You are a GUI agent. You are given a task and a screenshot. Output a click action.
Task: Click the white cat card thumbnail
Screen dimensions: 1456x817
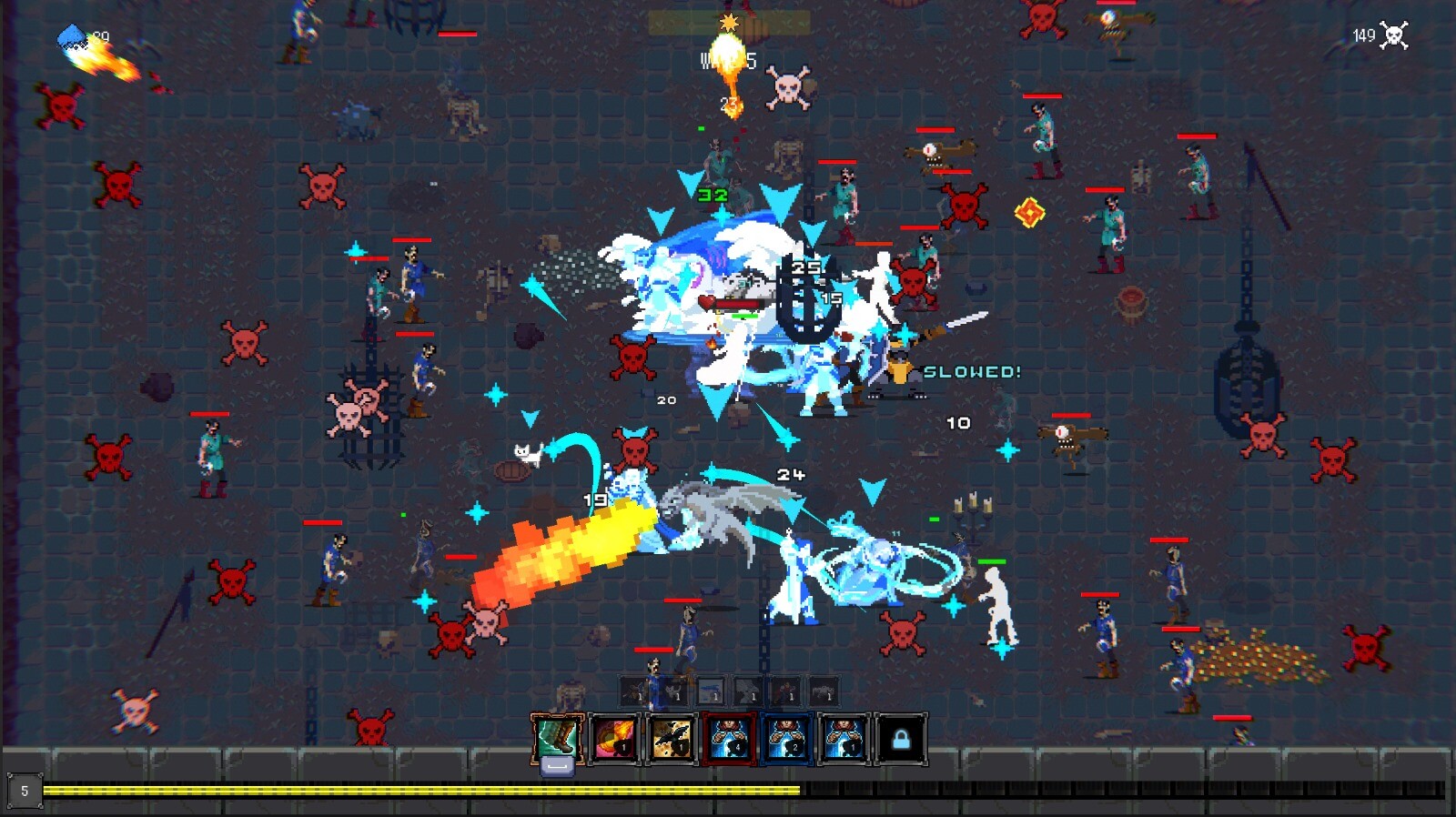(673, 693)
